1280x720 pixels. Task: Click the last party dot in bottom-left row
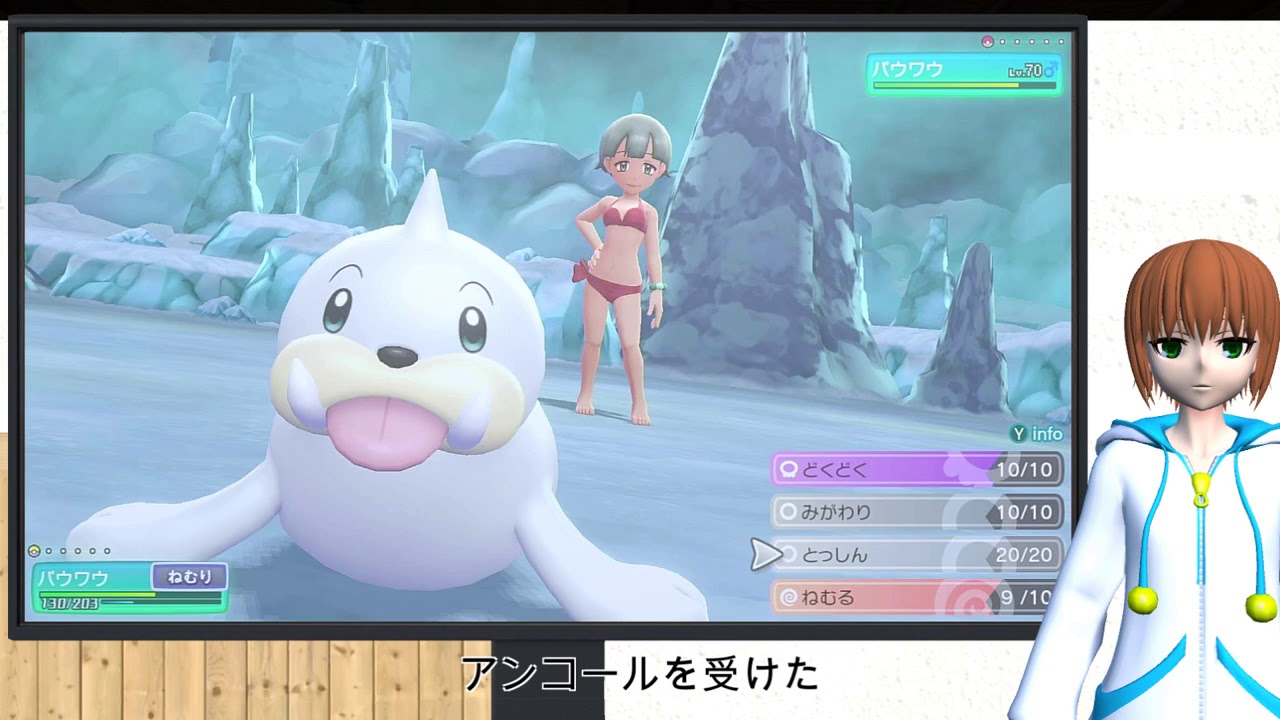(x=107, y=551)
